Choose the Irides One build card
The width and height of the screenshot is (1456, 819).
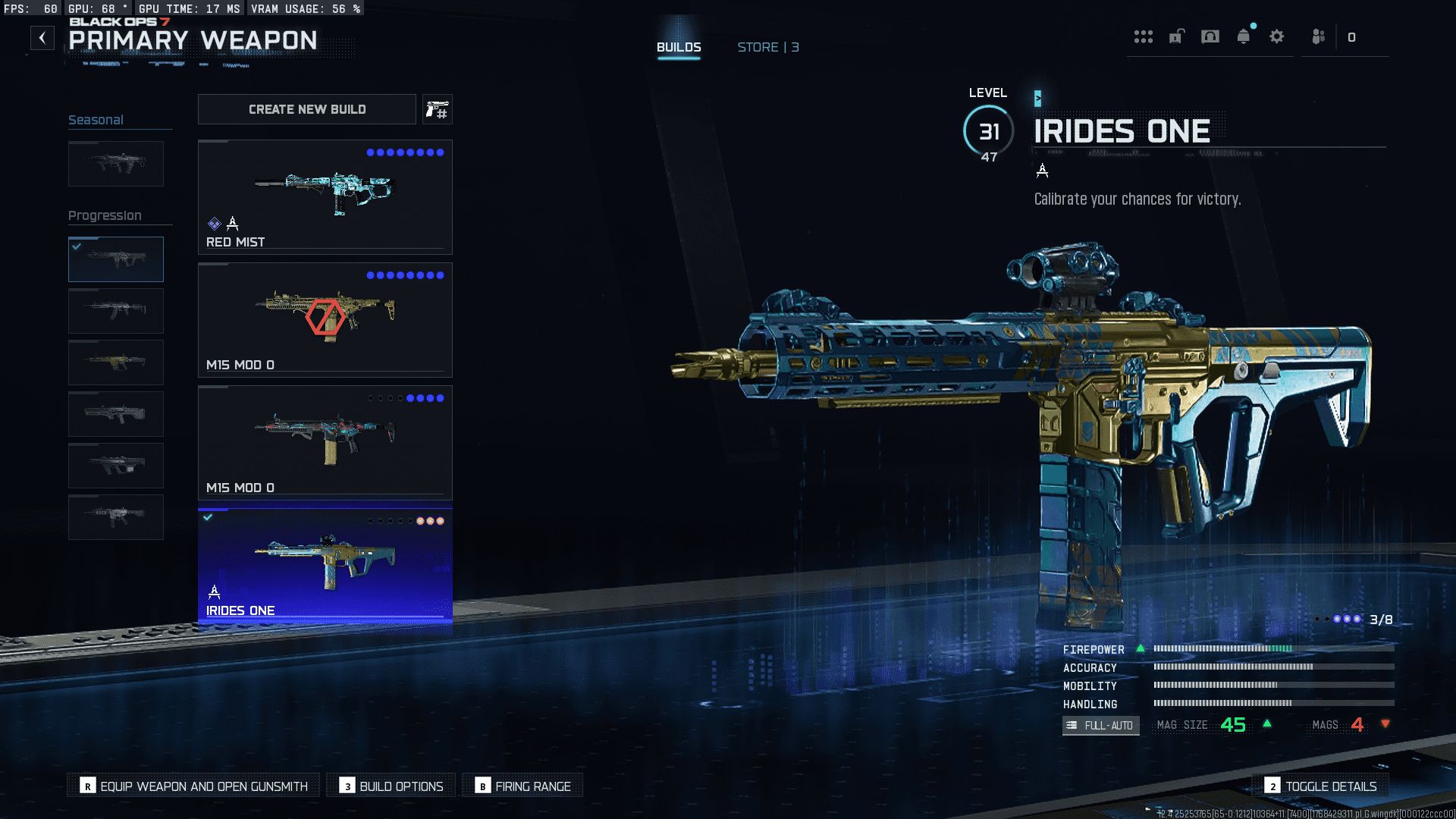click(x=325, y=566)
